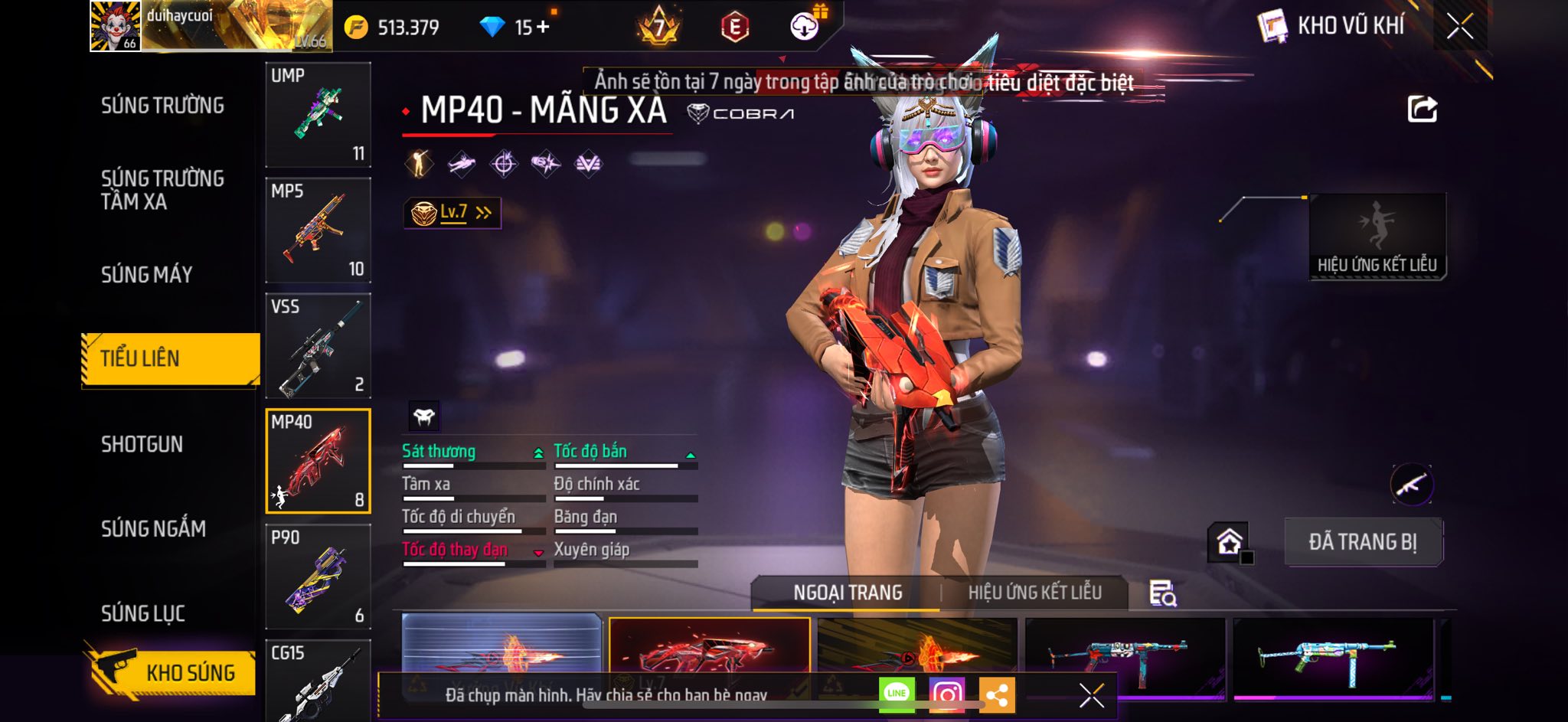The width and height of the screenshot is (1568, 722).
Task: Open the Shotgun weapon category
Action: [x=142, y=444]
